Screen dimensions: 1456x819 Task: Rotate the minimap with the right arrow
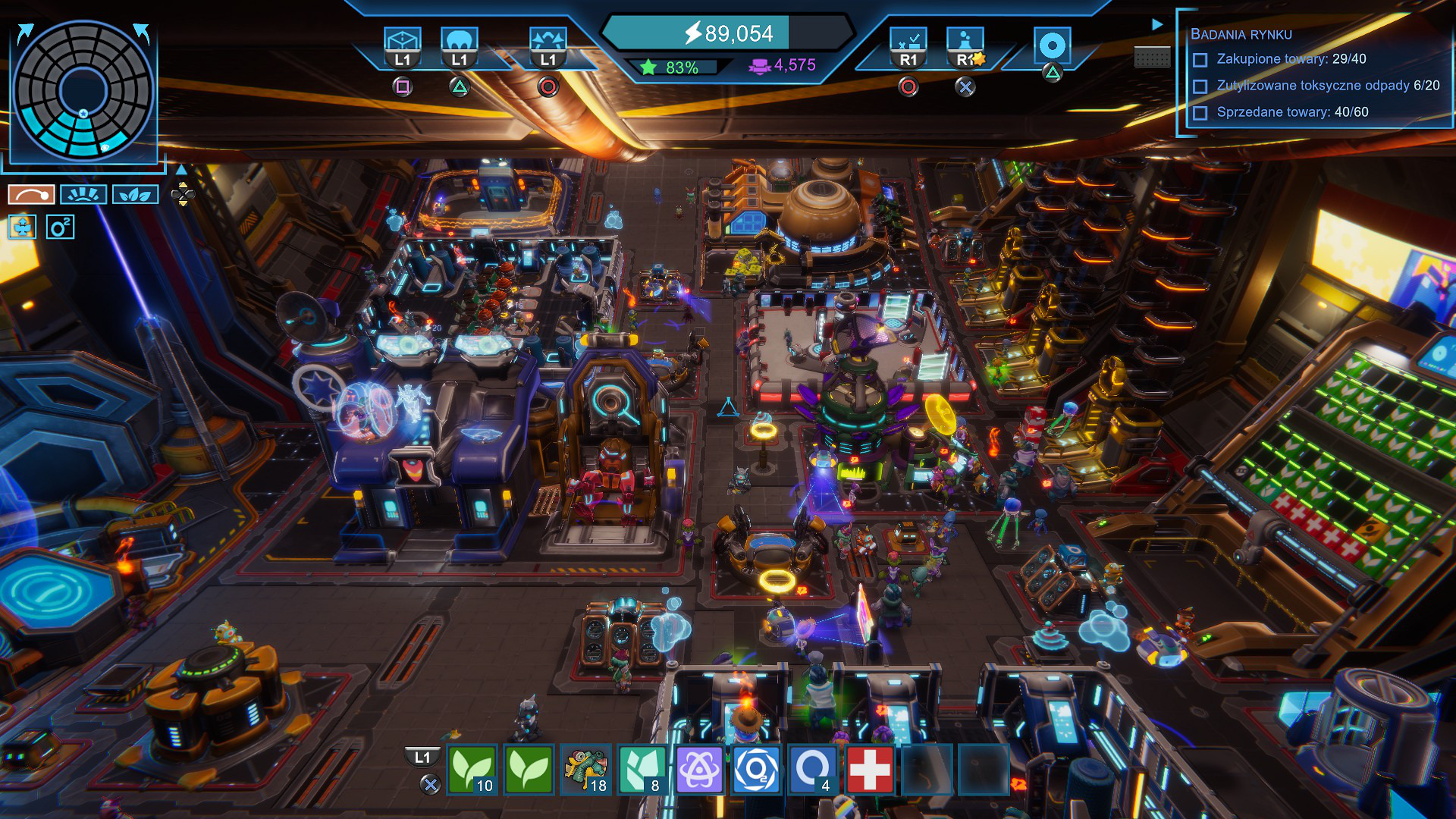tap(141, 32)
